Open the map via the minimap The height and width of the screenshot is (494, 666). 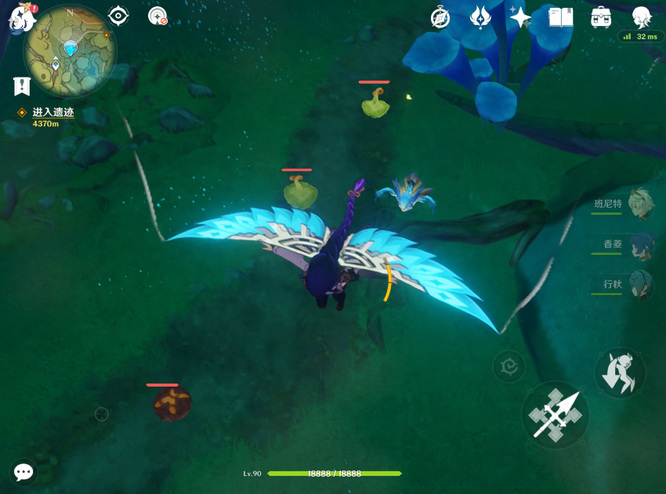click(x=70, y=50)
